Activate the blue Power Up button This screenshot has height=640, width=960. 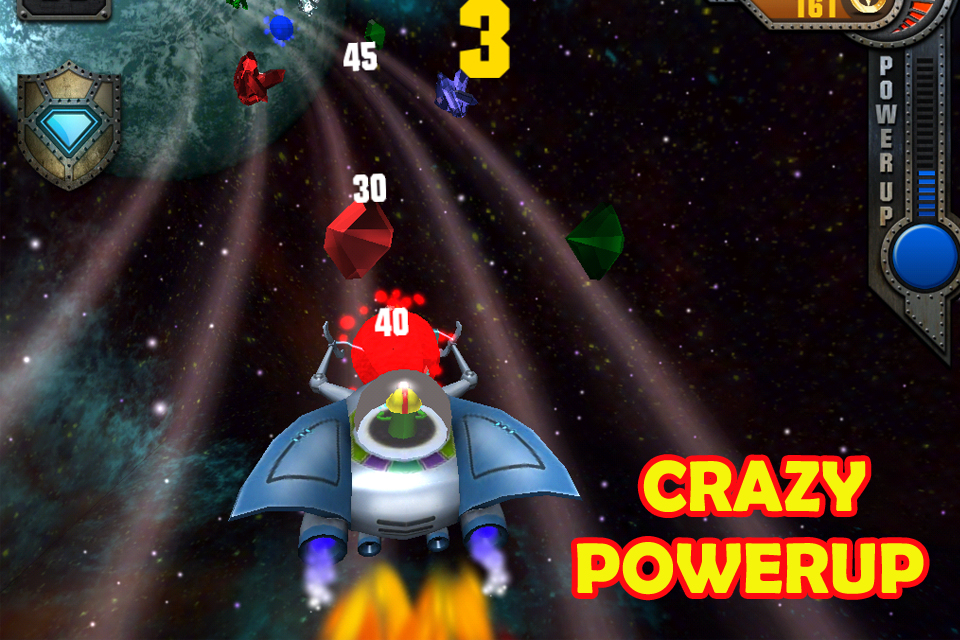pyautogui.click(x=924, y=256)
